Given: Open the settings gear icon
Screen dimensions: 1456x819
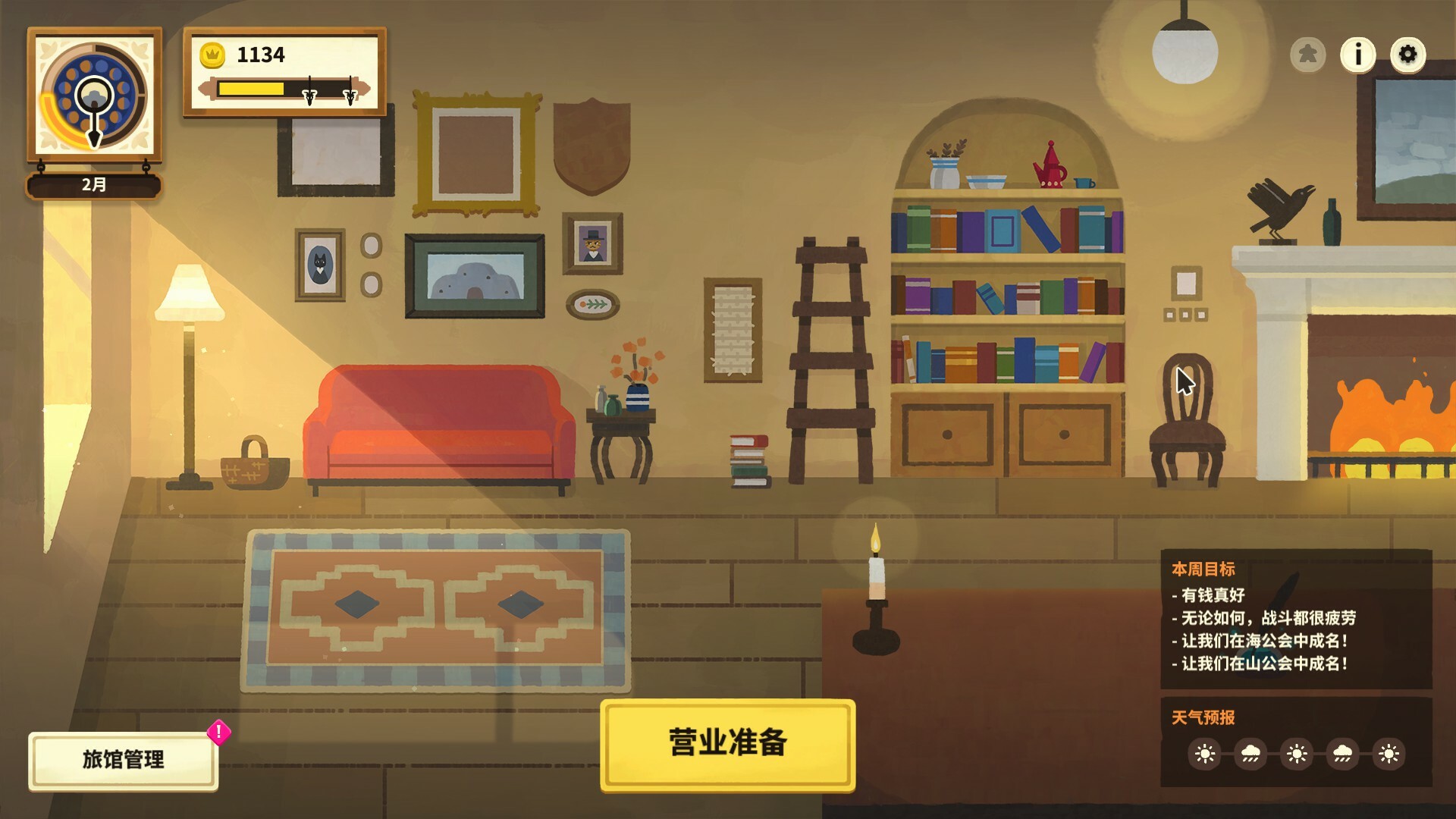Looking at the screenshot, I should click(1408, 53).
